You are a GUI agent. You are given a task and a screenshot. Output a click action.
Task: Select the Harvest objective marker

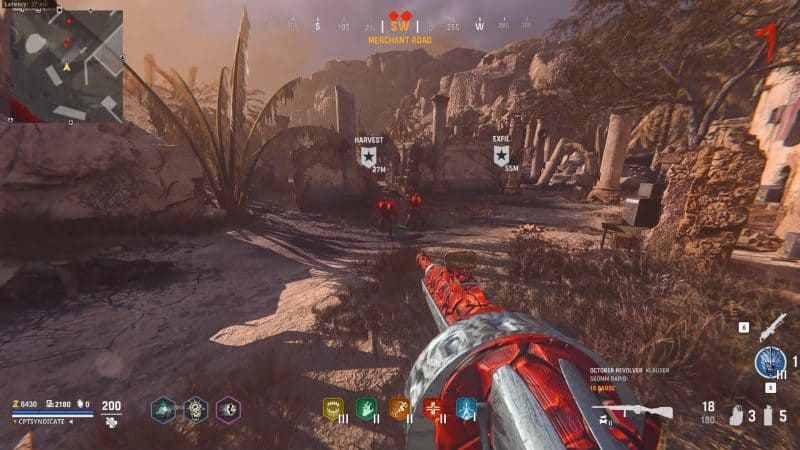[x=368, y=155]
